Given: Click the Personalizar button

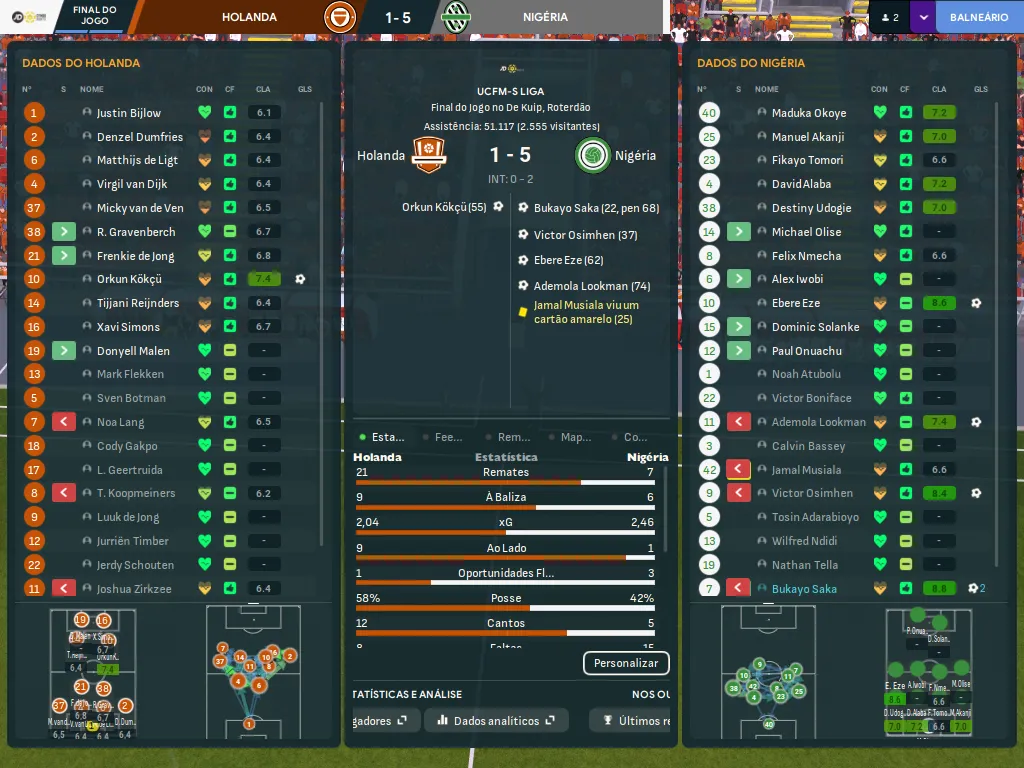Looking at the screenshot, I should (626, 663).
